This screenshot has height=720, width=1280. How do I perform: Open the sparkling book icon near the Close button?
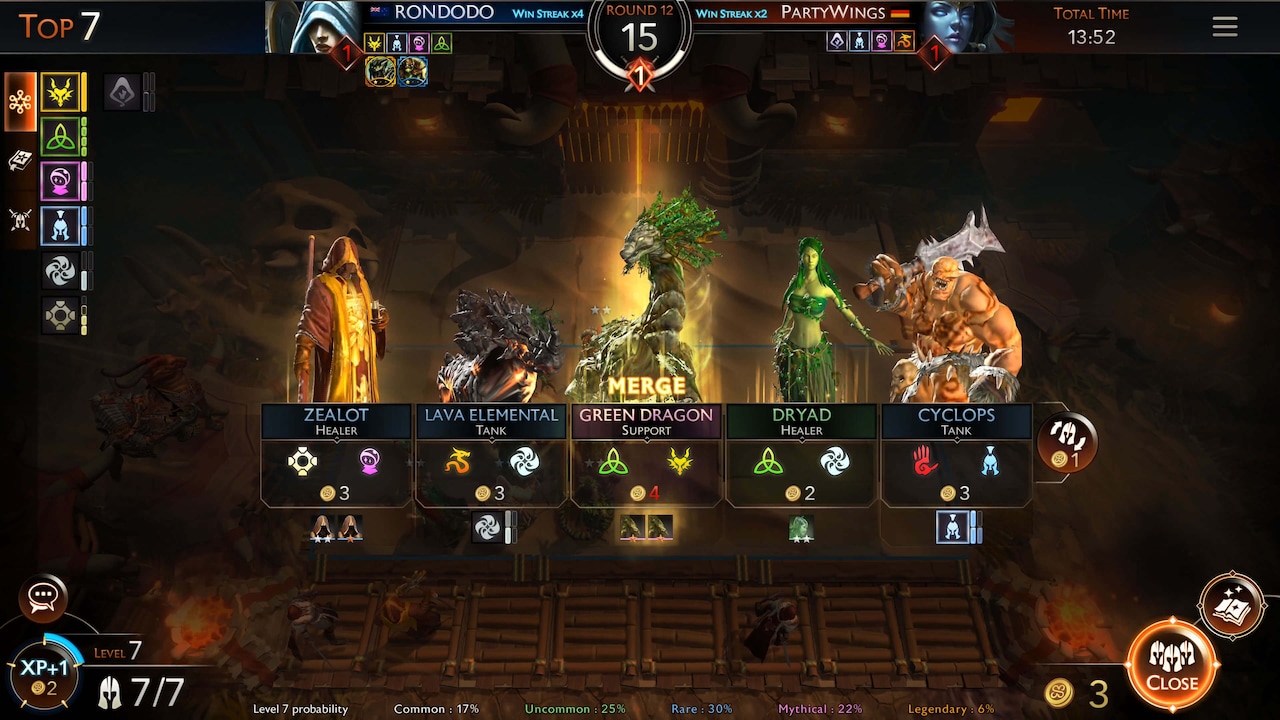[x=1232, y=604]
